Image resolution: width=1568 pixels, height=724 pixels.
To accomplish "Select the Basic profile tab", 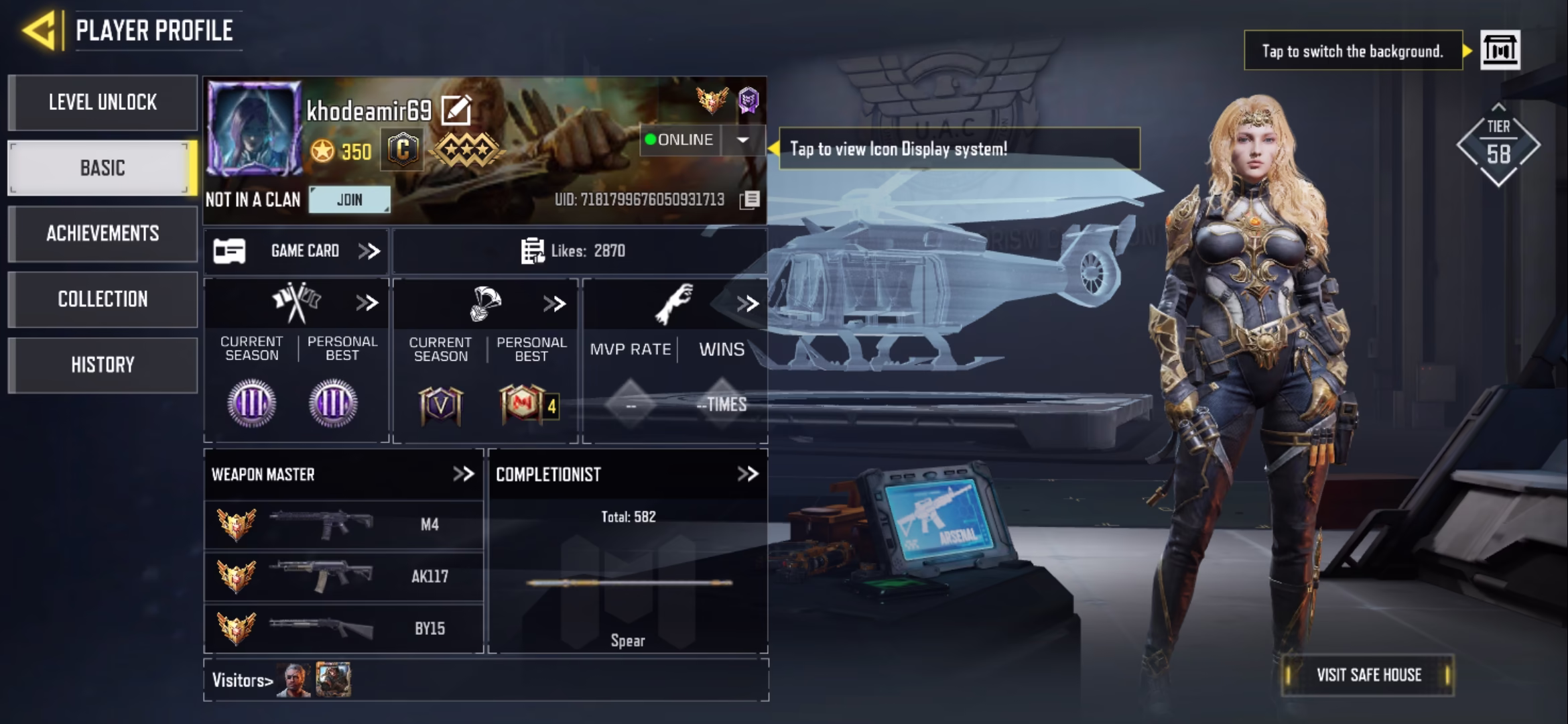I will click(x=103, y=168).
